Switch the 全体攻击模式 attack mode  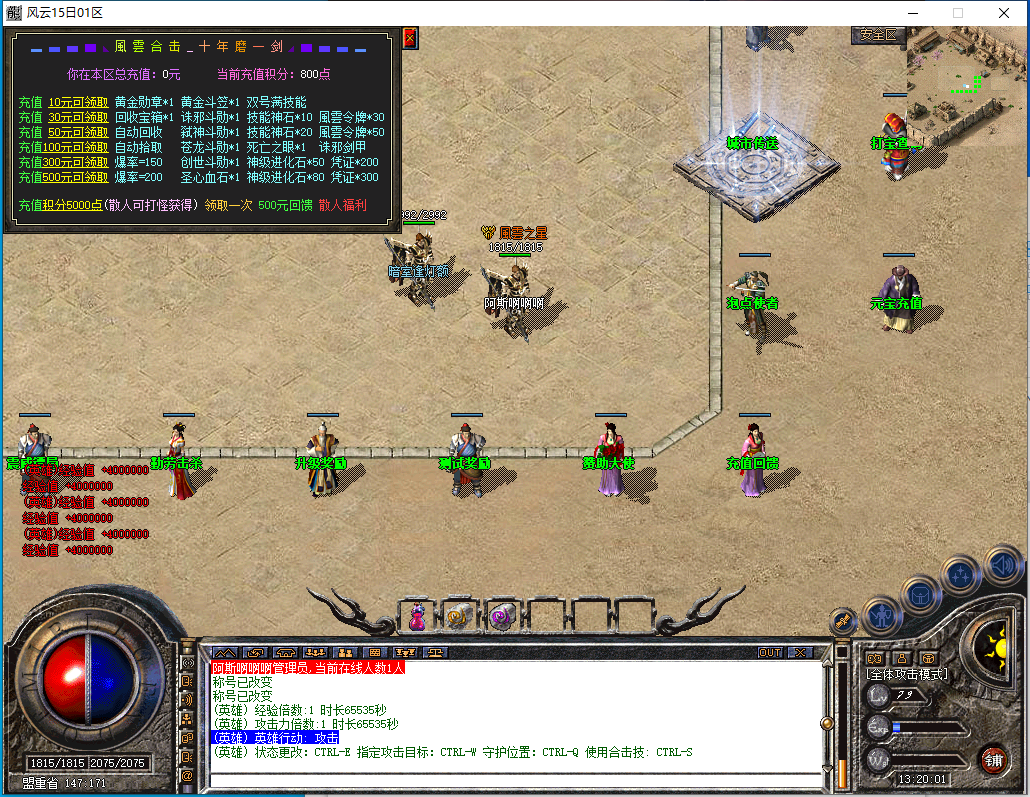(907, 674)
